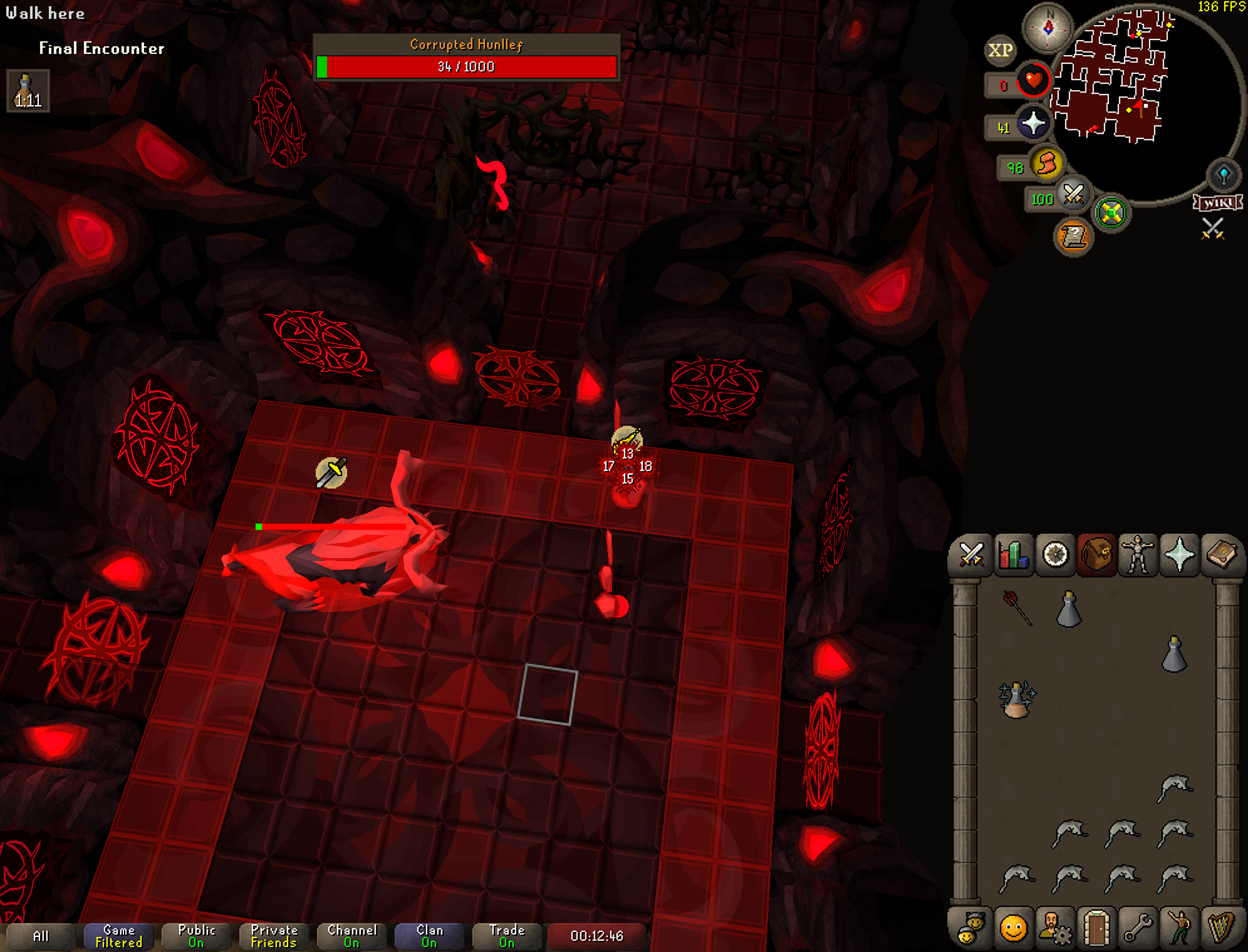Switch to the Prayer tab

click(1179, 555)
